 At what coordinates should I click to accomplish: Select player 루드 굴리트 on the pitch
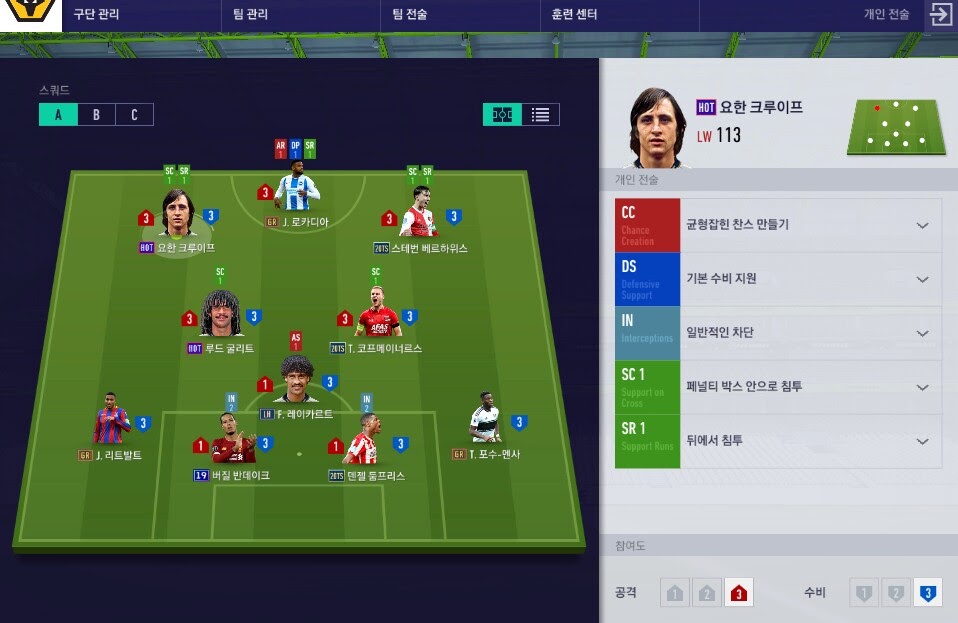[x=222, y=314]
